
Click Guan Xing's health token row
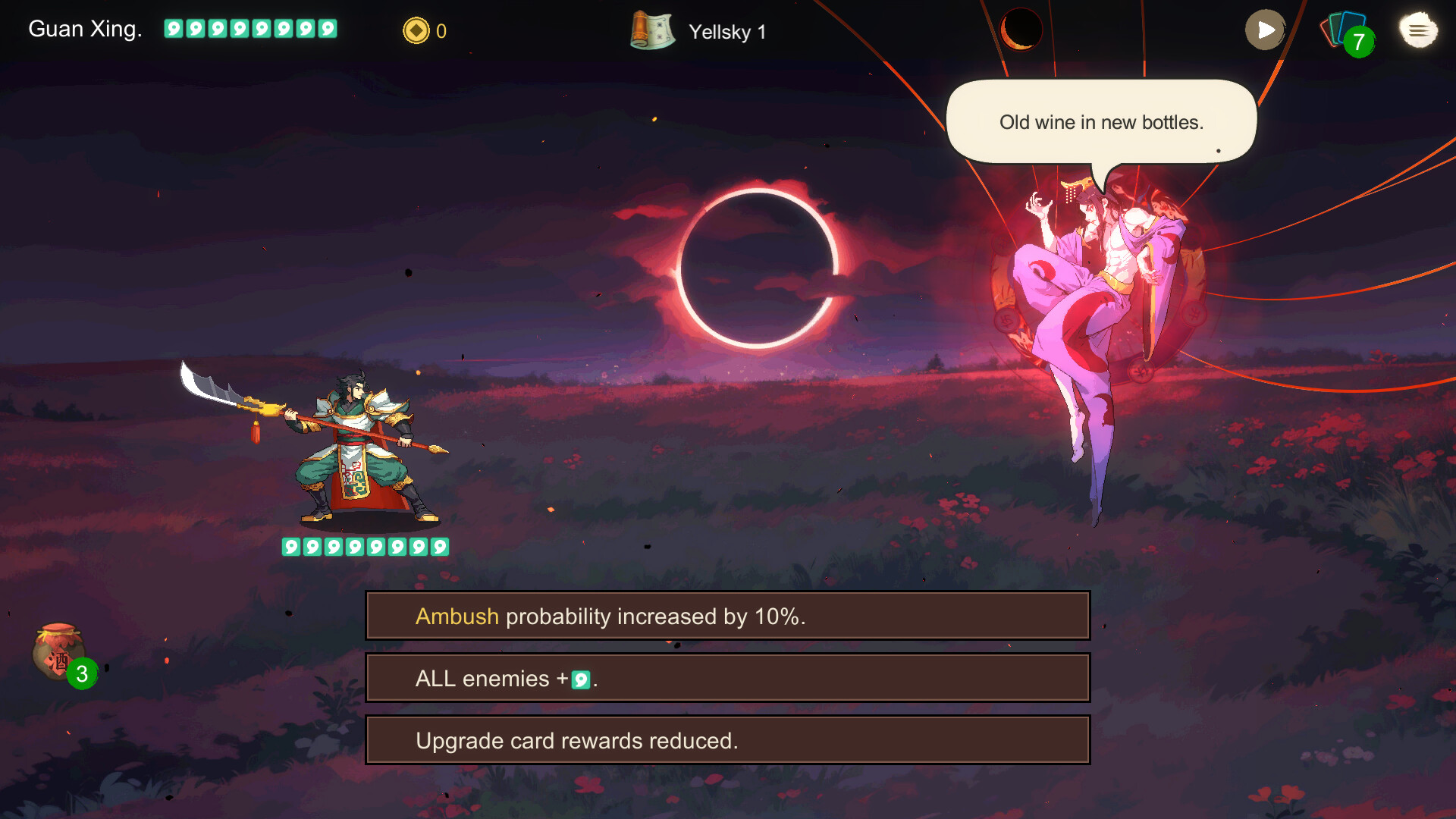[362, 546]
